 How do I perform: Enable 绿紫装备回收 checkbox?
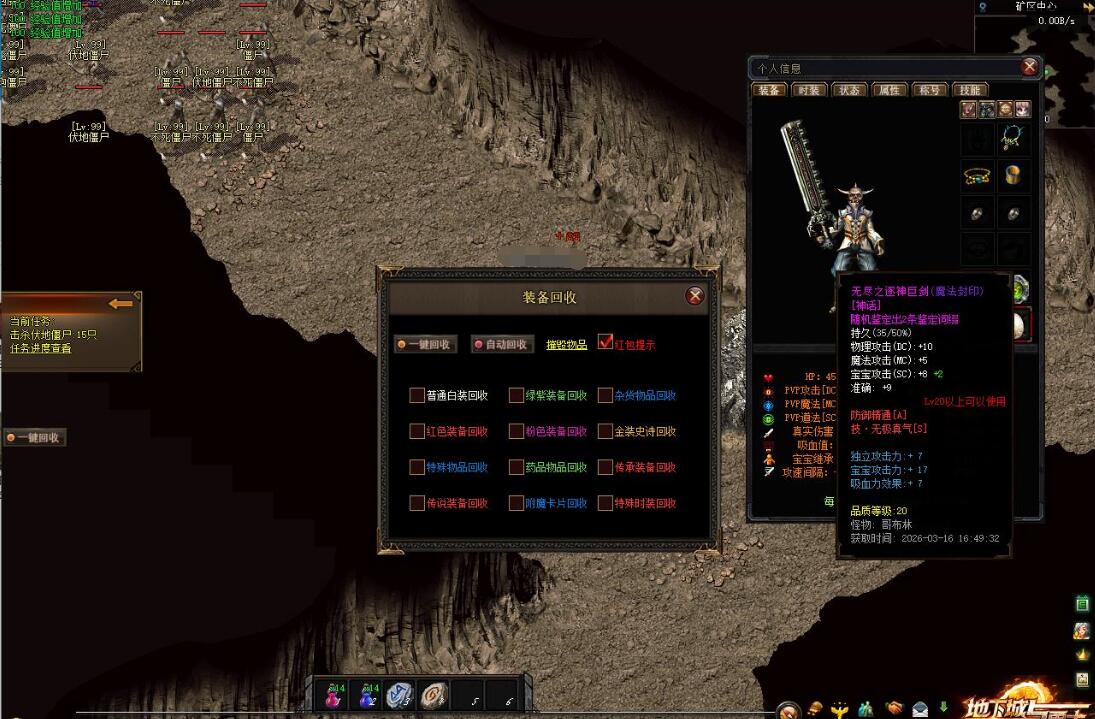(516, 396)
